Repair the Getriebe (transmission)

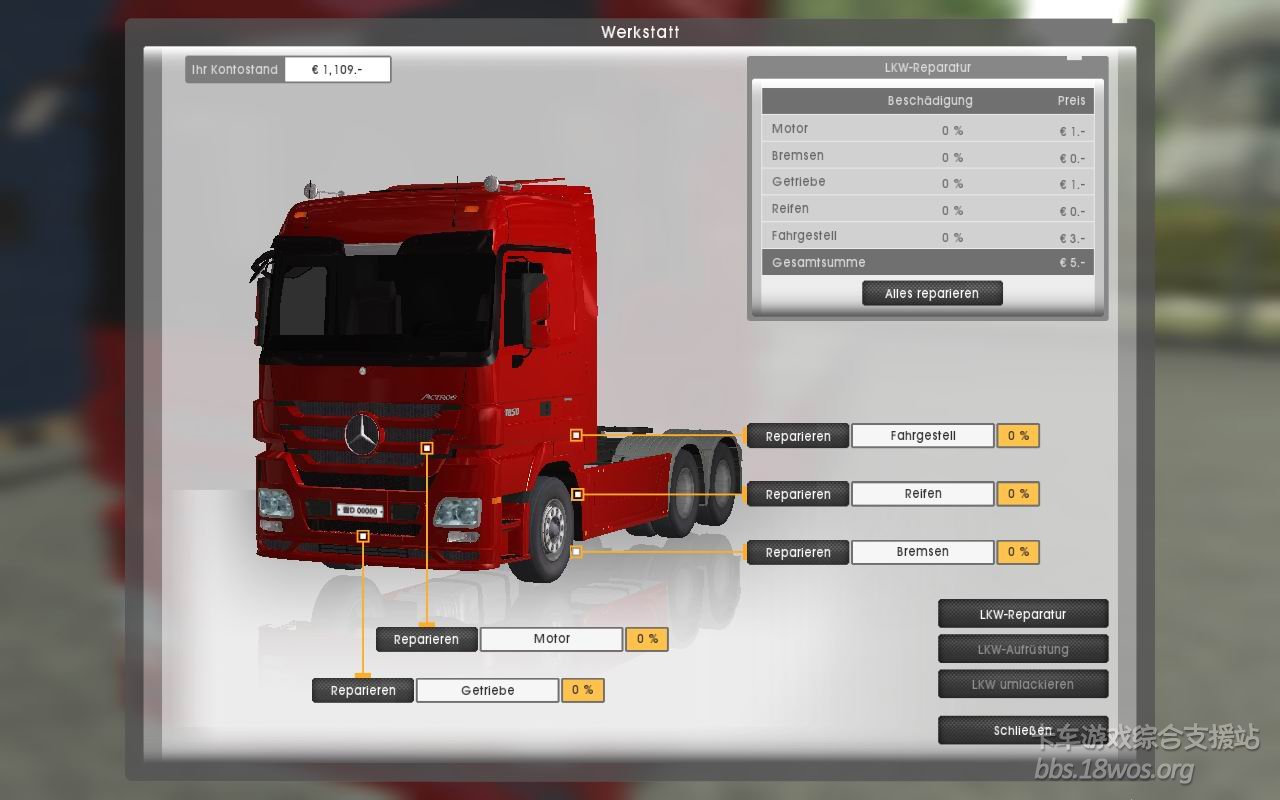(x=362, y=690)
